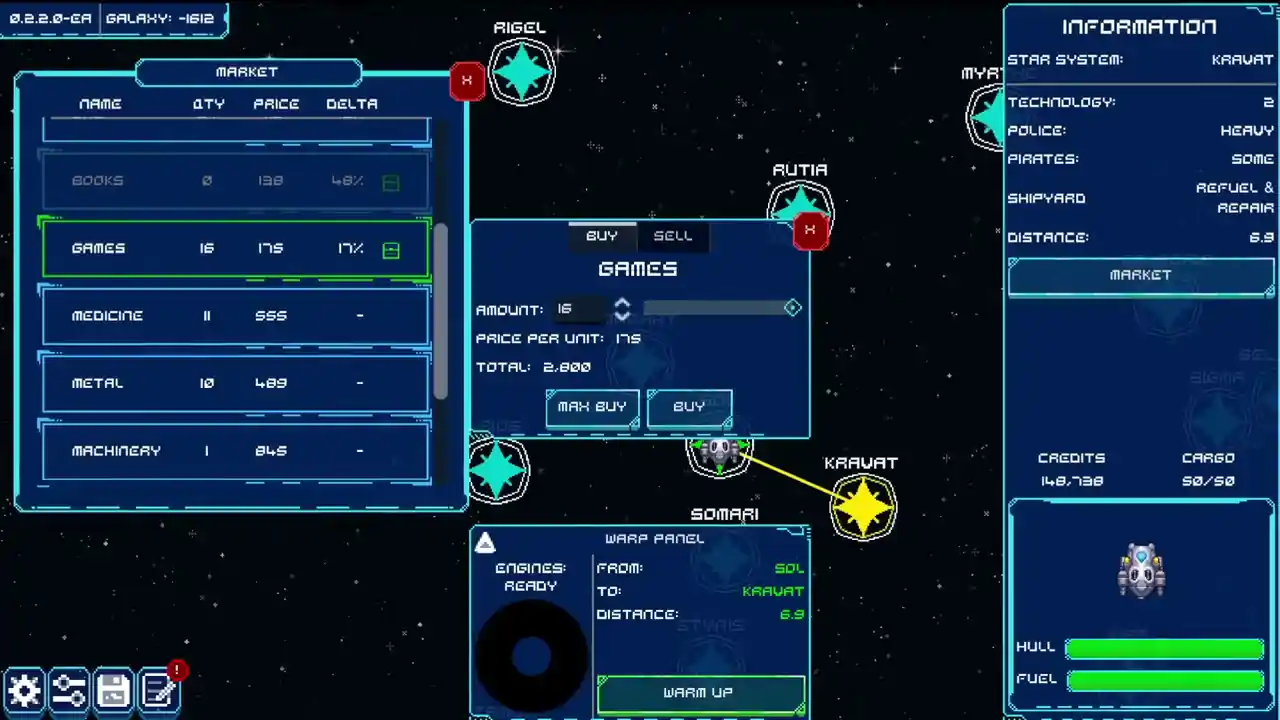
Task: Increase the purchase amount with the up stepper
Action: tap(622, 302)
